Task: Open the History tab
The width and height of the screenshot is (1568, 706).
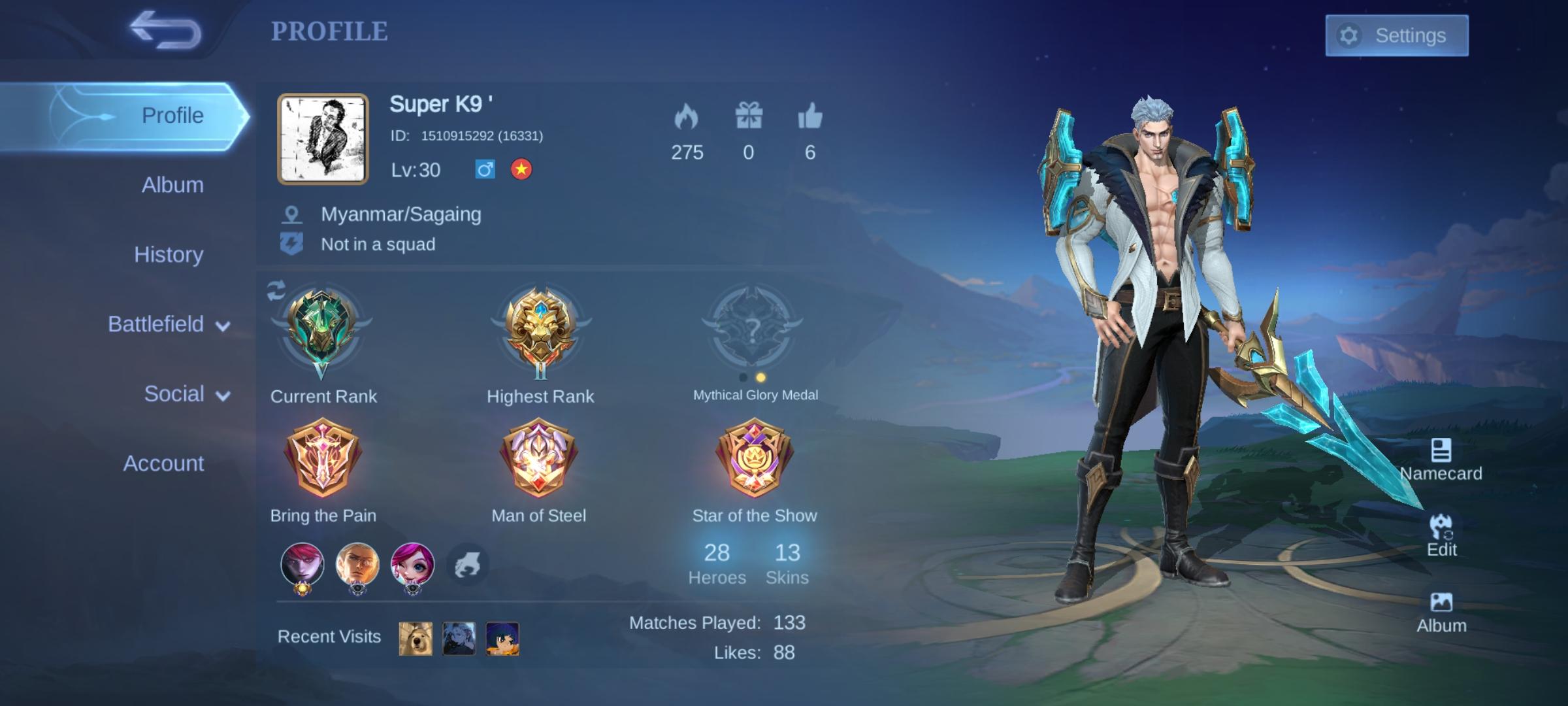Action: 169,255
